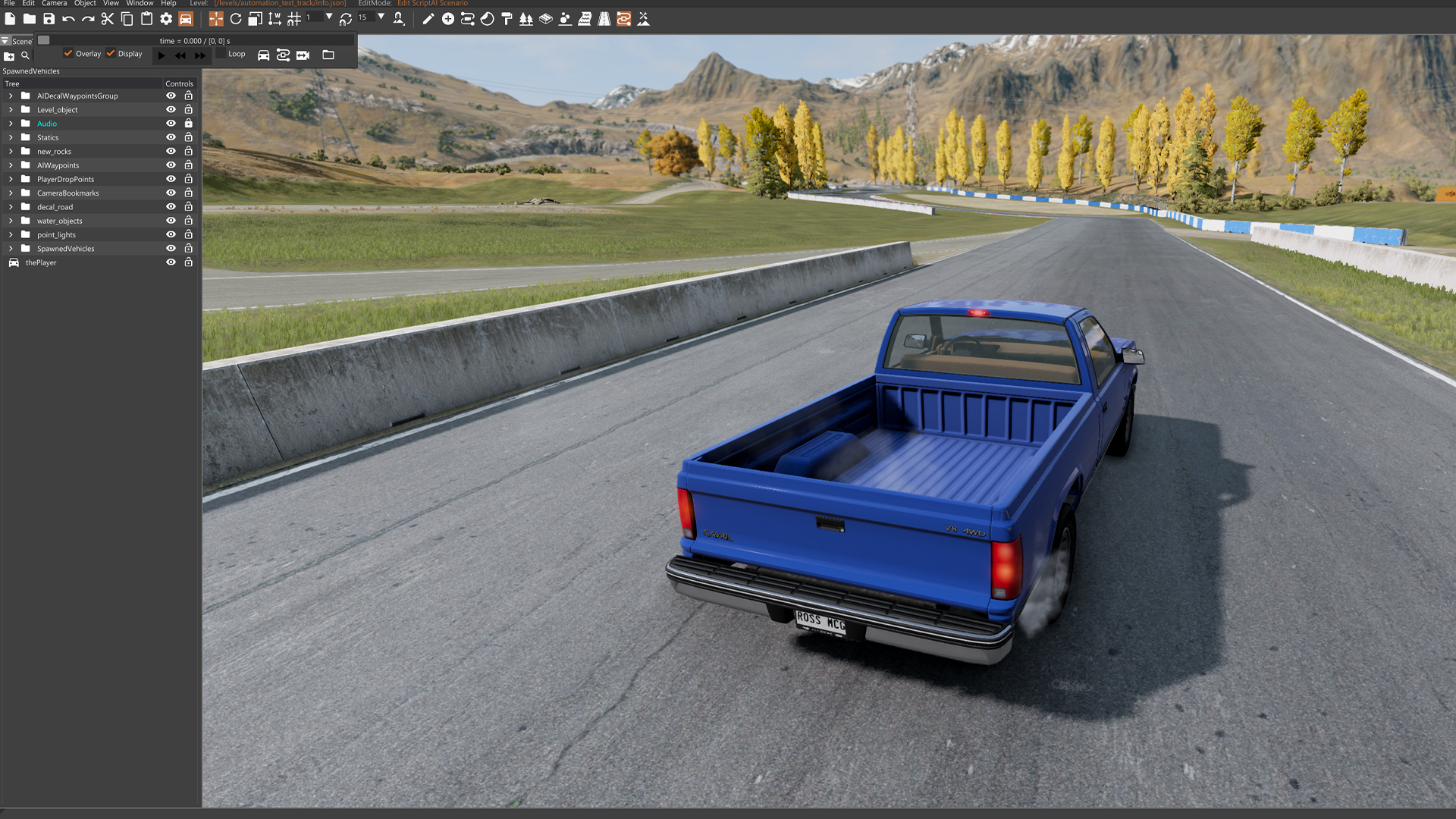This screenshot has height=819, width=1456.
Task: Activate the Translate gizmo tool
Action: (x=216, y=19)
